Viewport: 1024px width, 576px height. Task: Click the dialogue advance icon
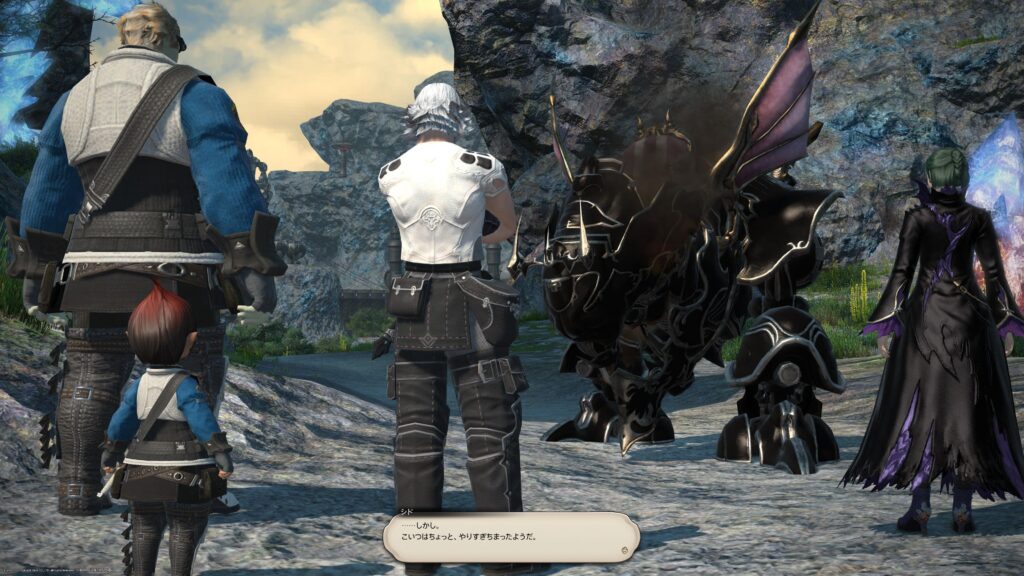pyautogui.click(x=624, y=549)
